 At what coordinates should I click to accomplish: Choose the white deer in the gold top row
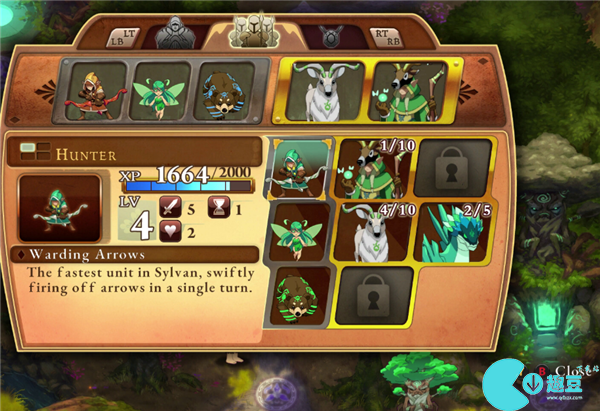tap(322, 92)
